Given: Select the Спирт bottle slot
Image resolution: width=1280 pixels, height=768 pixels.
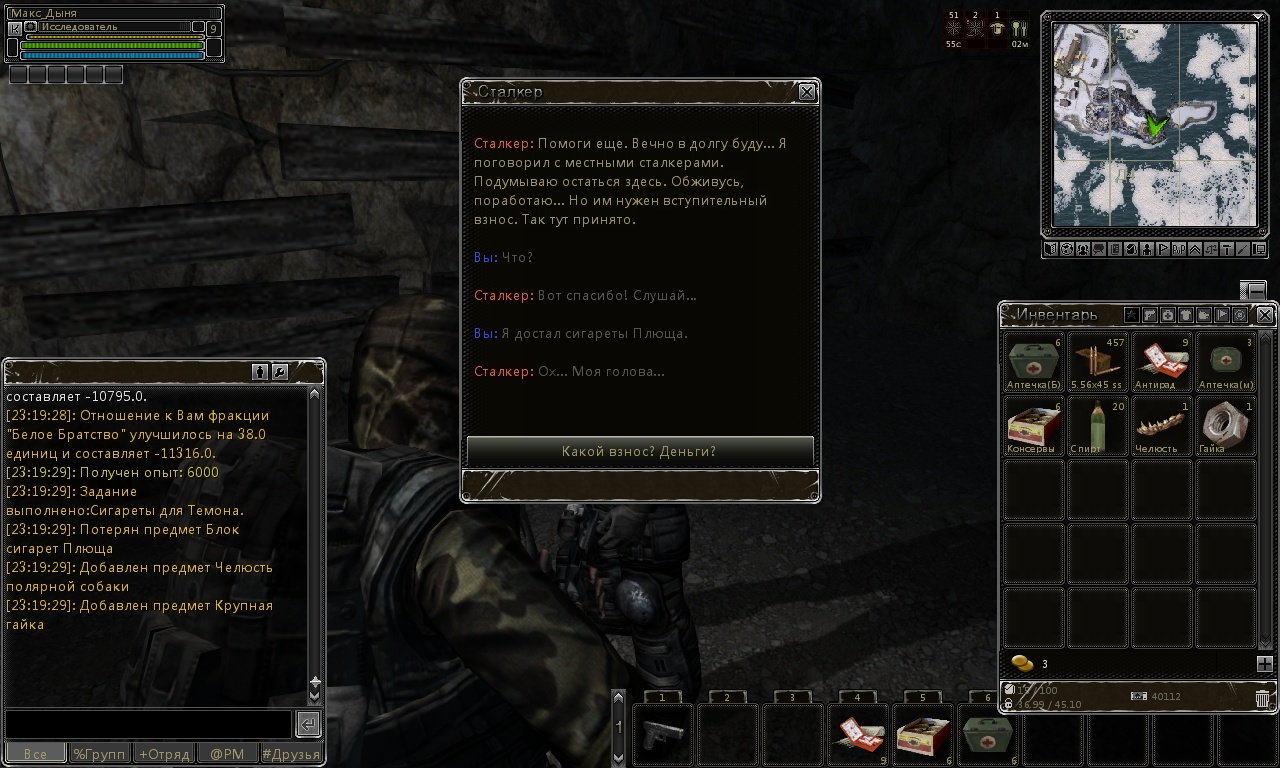Looking at the screenshot, I should [1097, 425].
